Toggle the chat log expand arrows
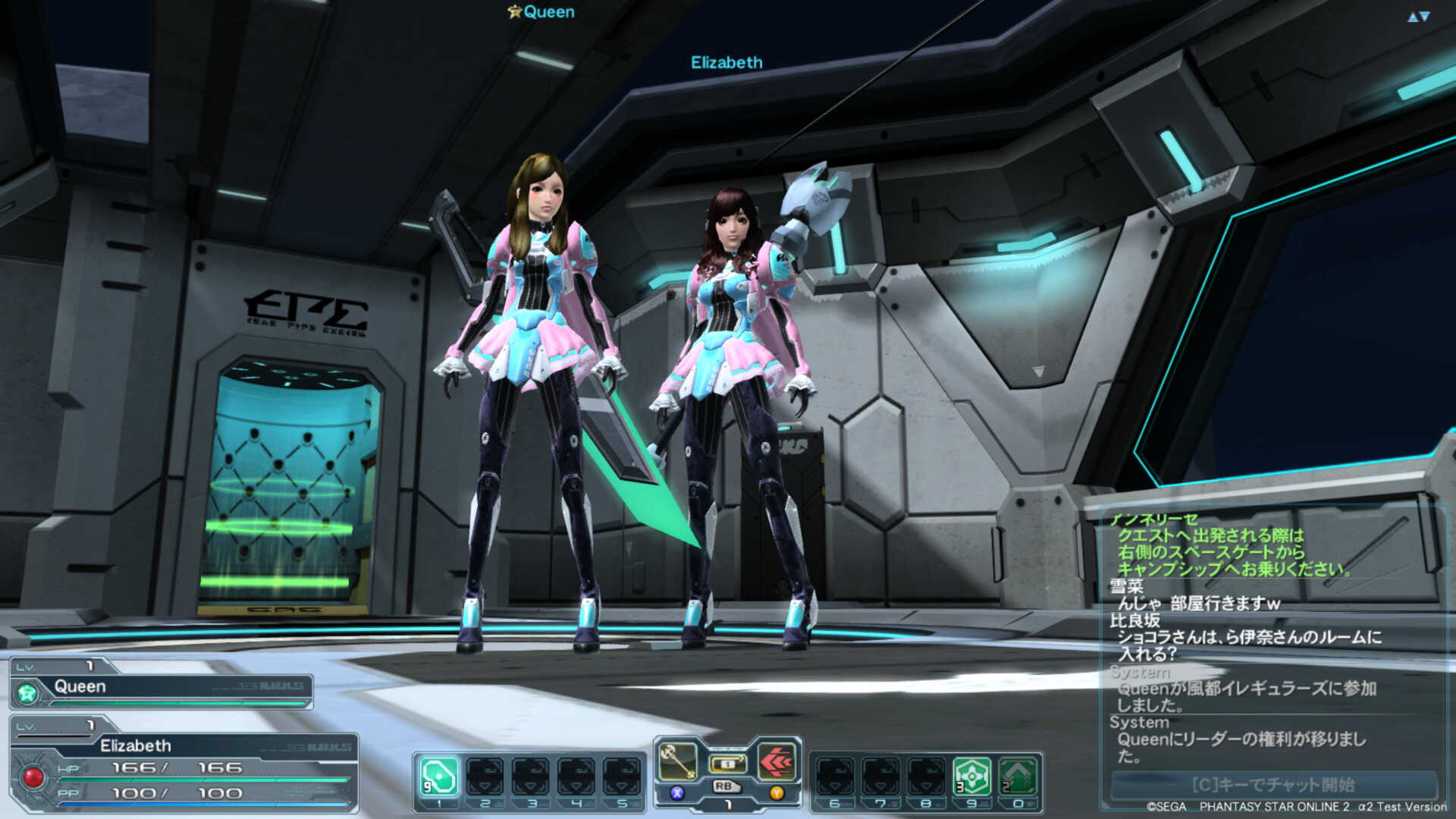The image size is (1456, 819). click(1418, 17)
